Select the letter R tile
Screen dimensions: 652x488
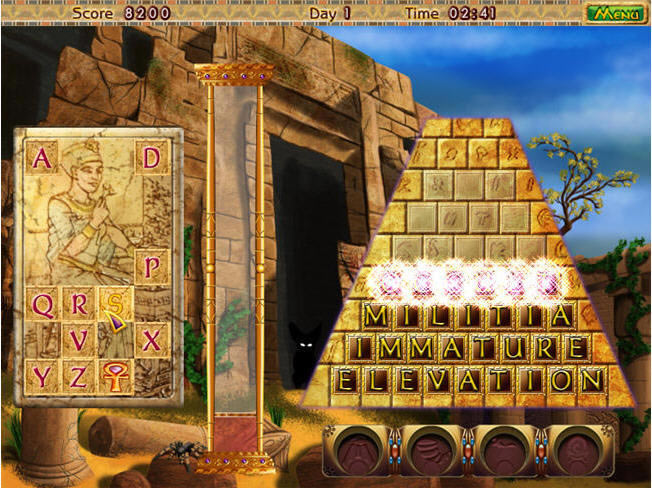(x=79, y=304)
